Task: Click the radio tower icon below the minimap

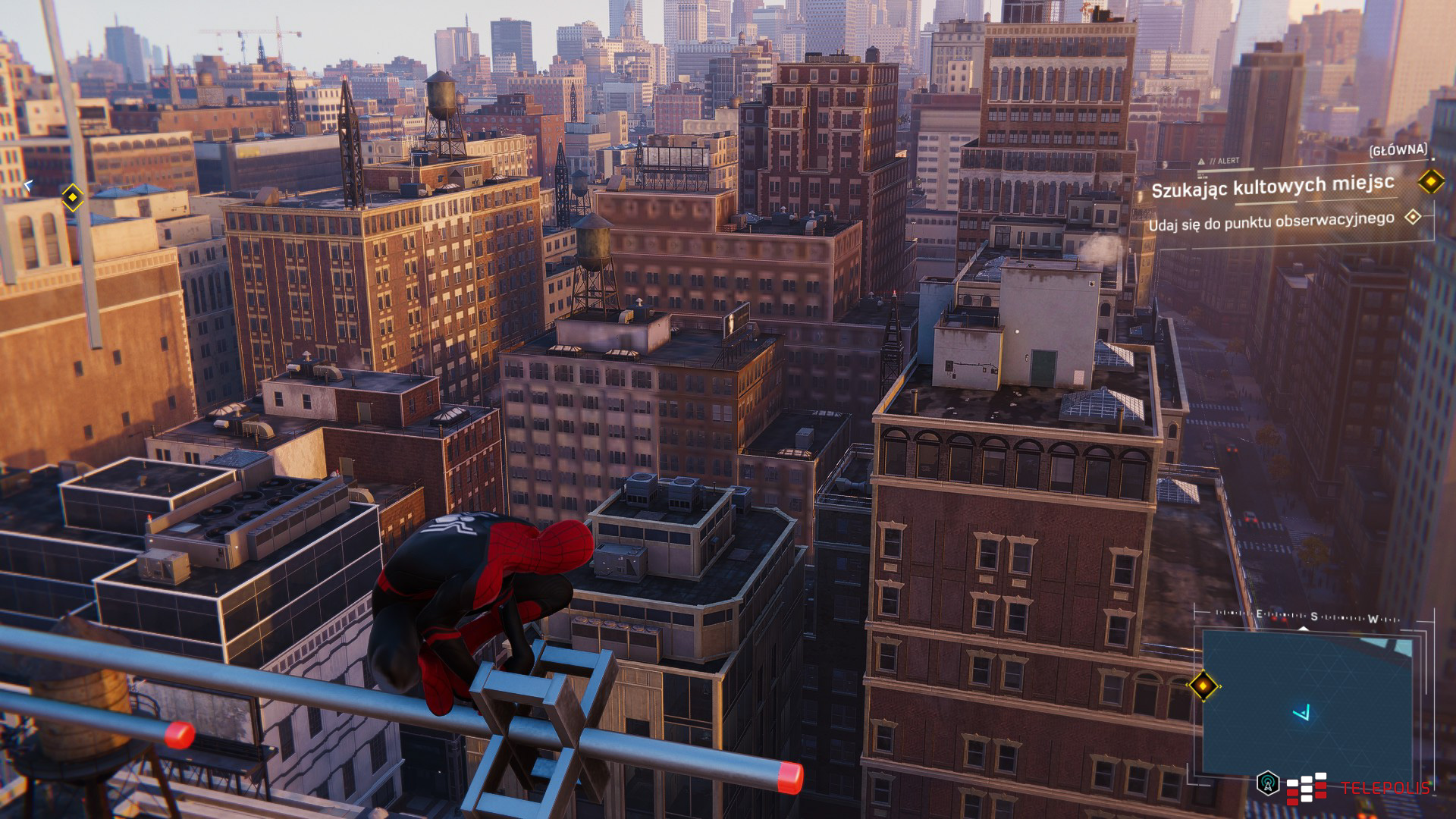Action: pos(1267,783)
